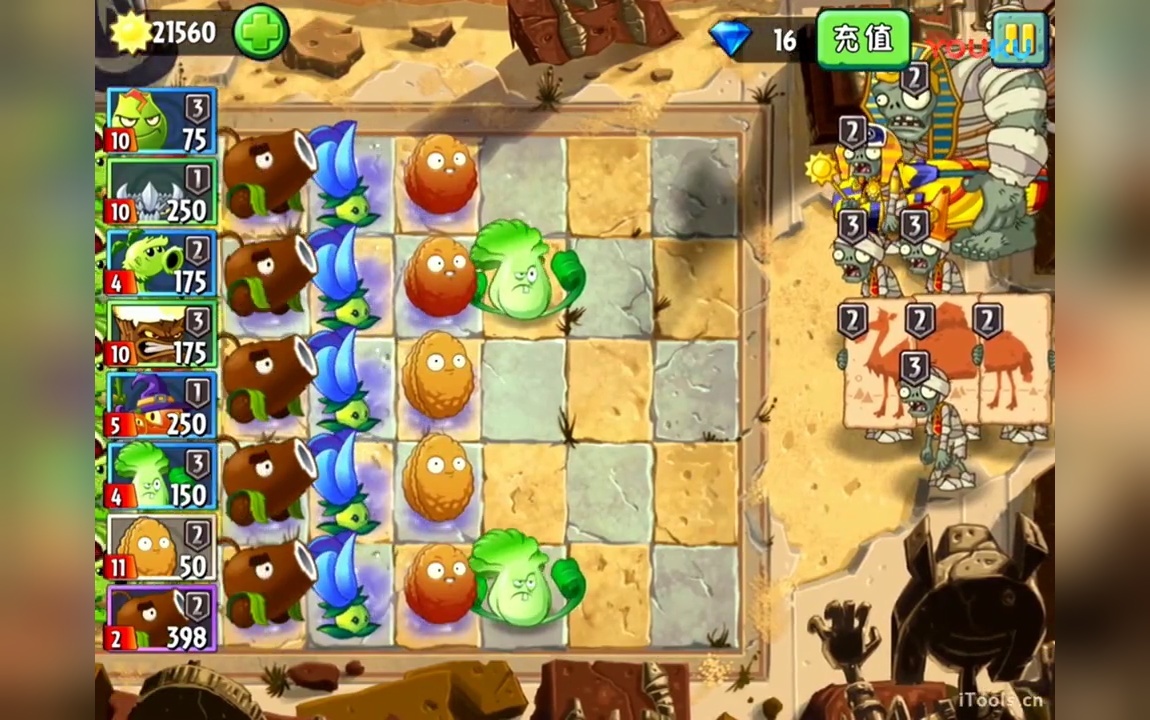
Task: Select the 75-cost green plant seed packet
Action: pos(162,121)
